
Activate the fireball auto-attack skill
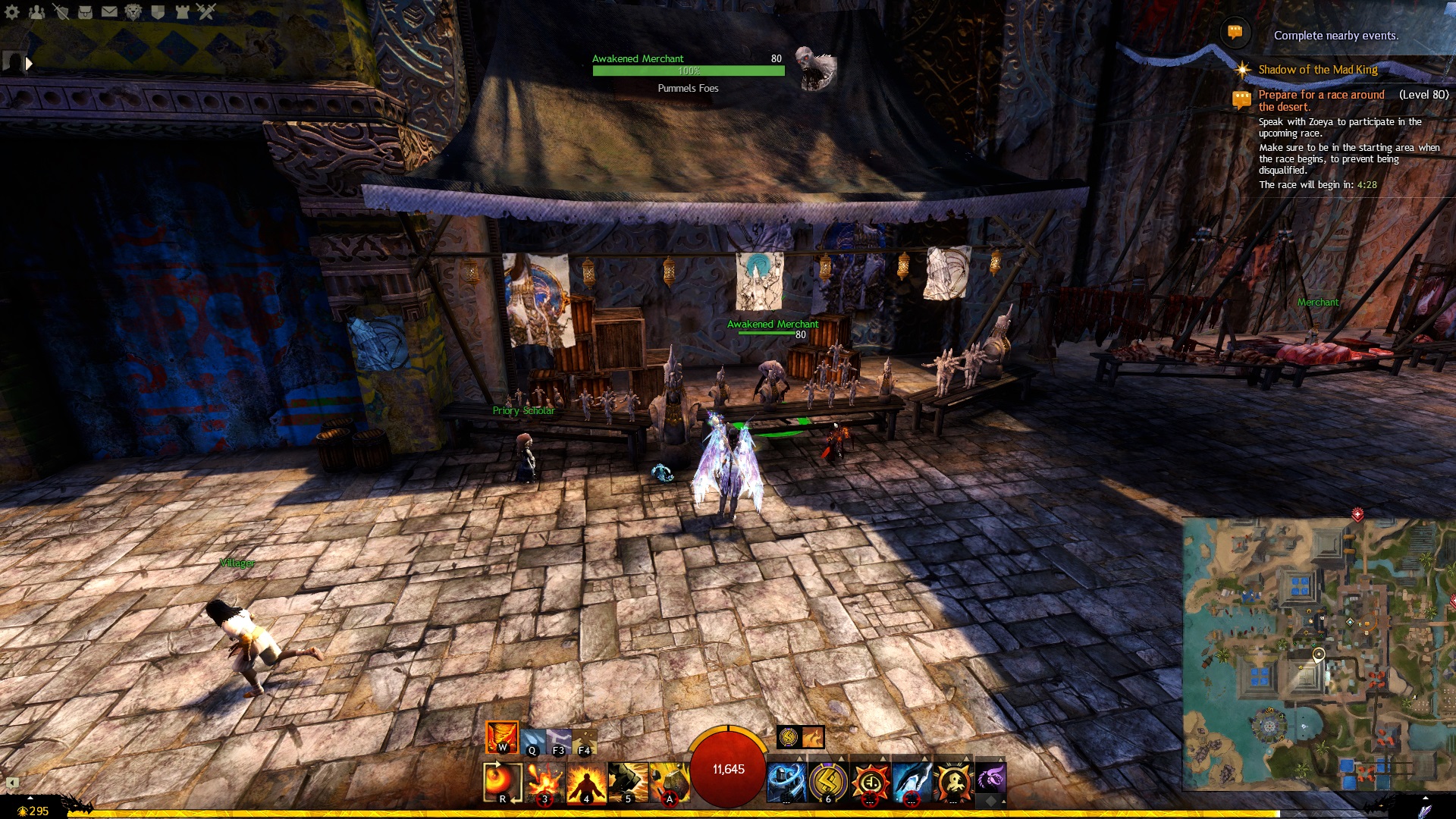[x=502, y=781]
